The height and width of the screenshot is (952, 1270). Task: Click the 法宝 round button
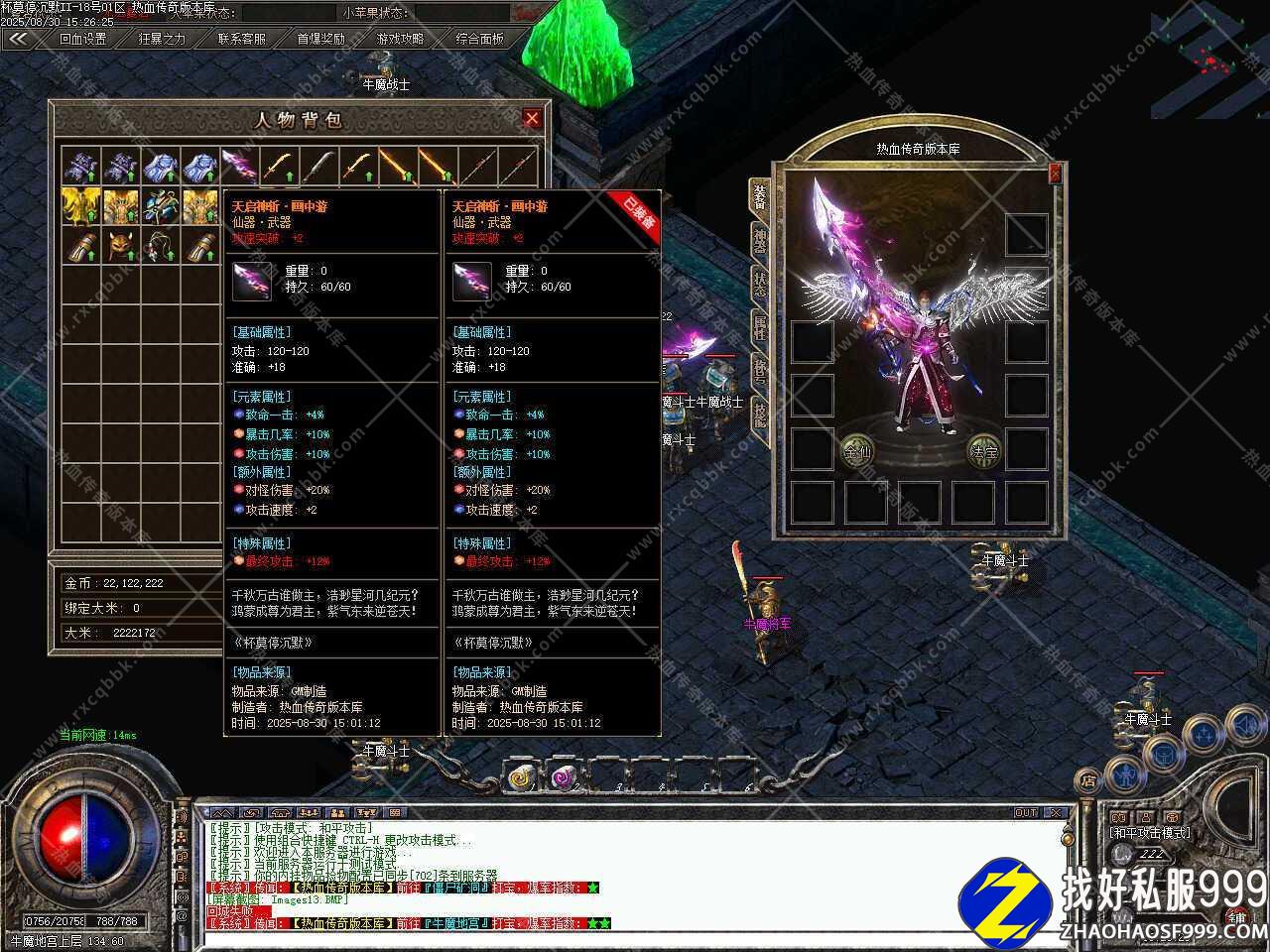pos(983,451)
